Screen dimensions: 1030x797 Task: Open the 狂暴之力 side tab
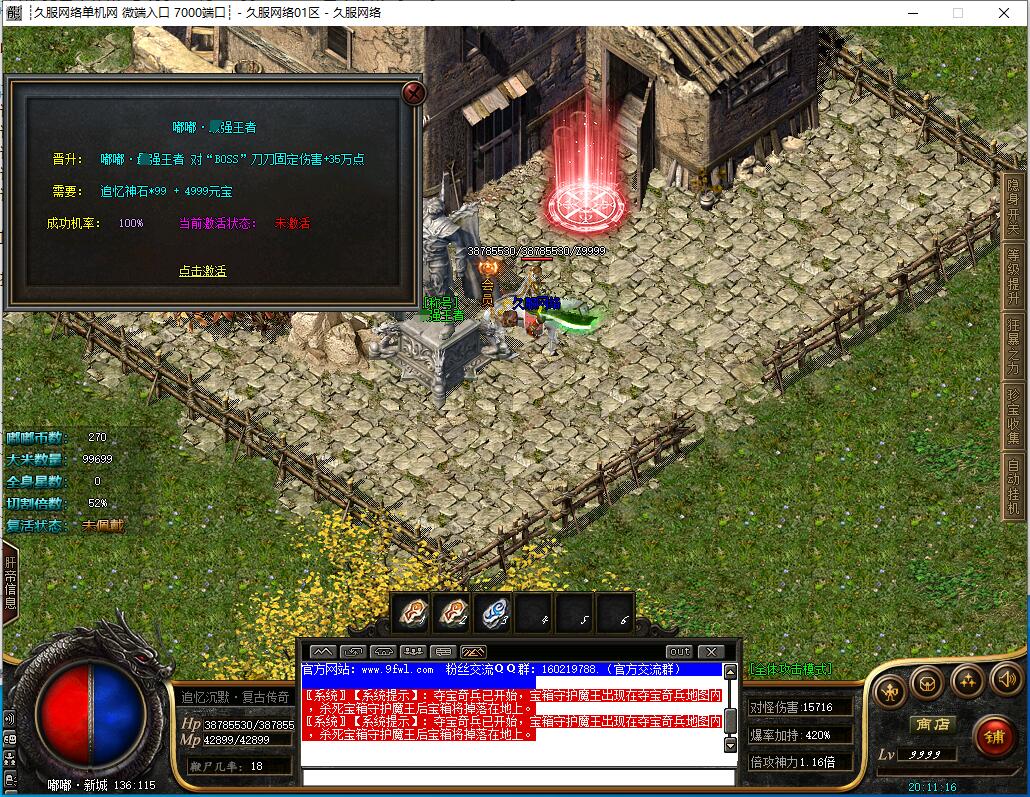pos(1014,345)
